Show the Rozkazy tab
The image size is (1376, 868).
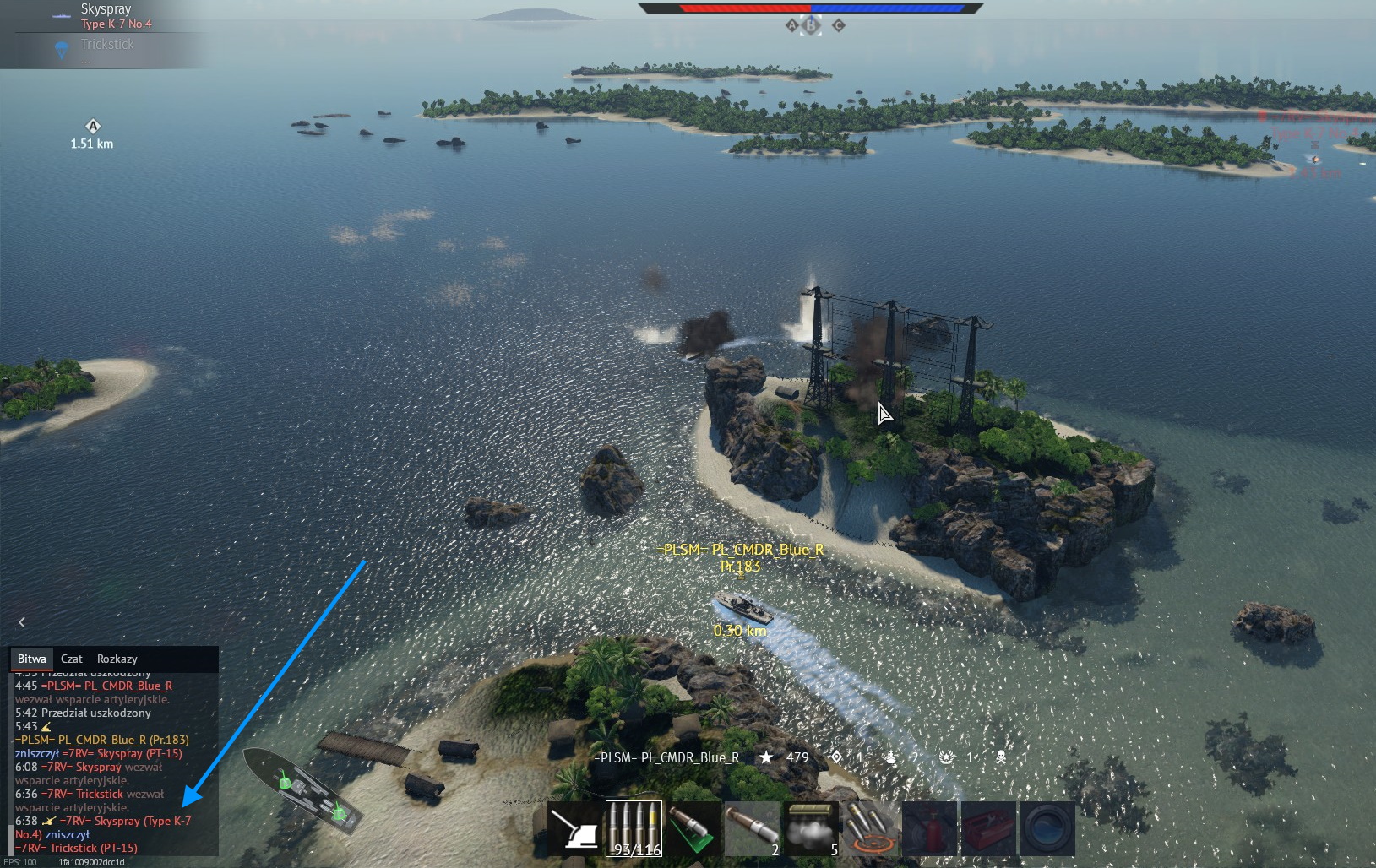coord(117,659)
